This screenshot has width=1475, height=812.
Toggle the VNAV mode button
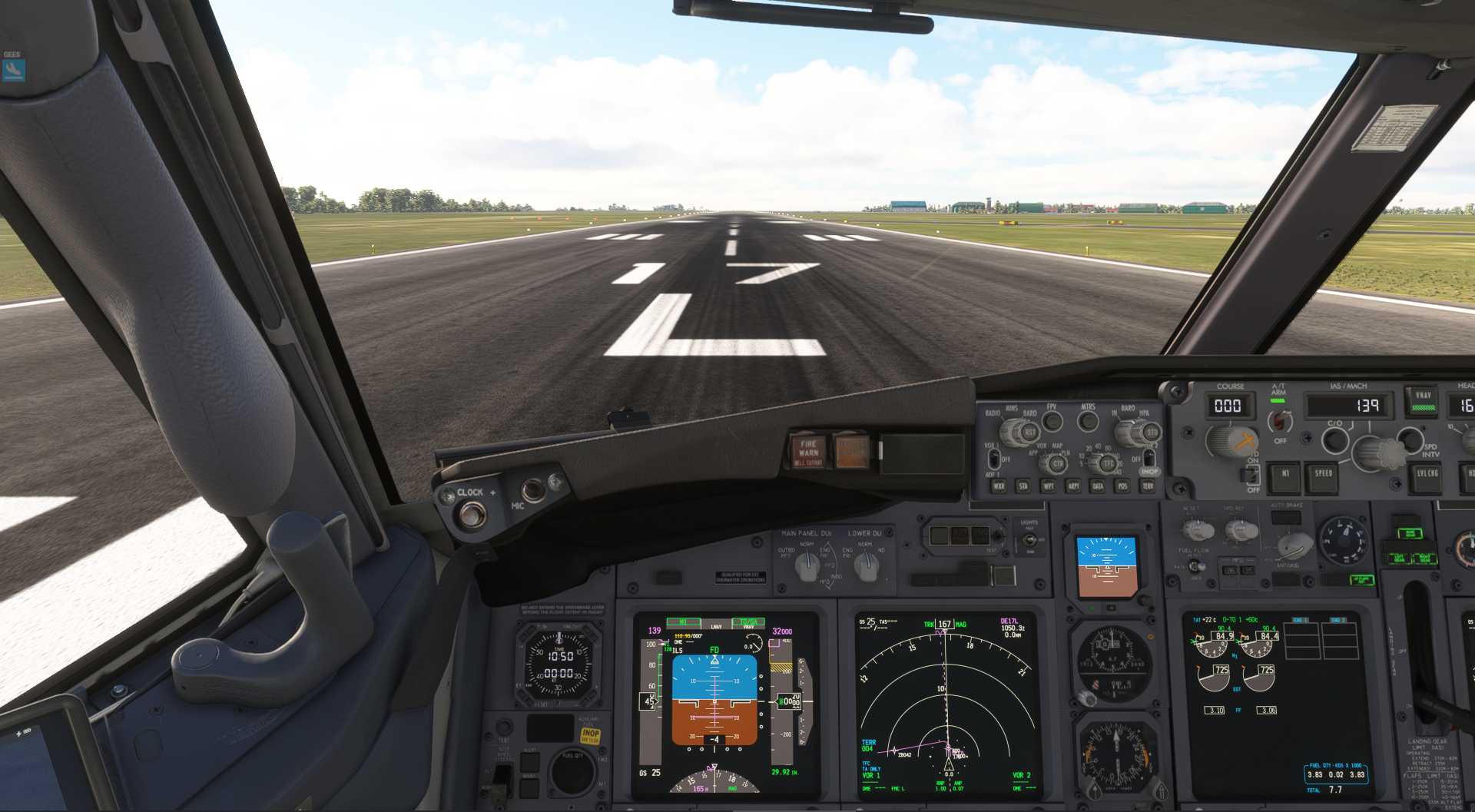[x=1424, y=401]
